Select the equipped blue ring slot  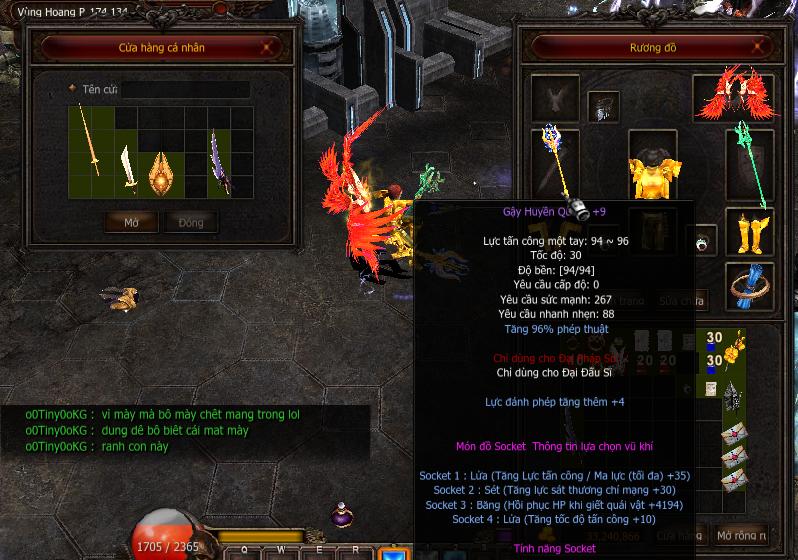749,285
